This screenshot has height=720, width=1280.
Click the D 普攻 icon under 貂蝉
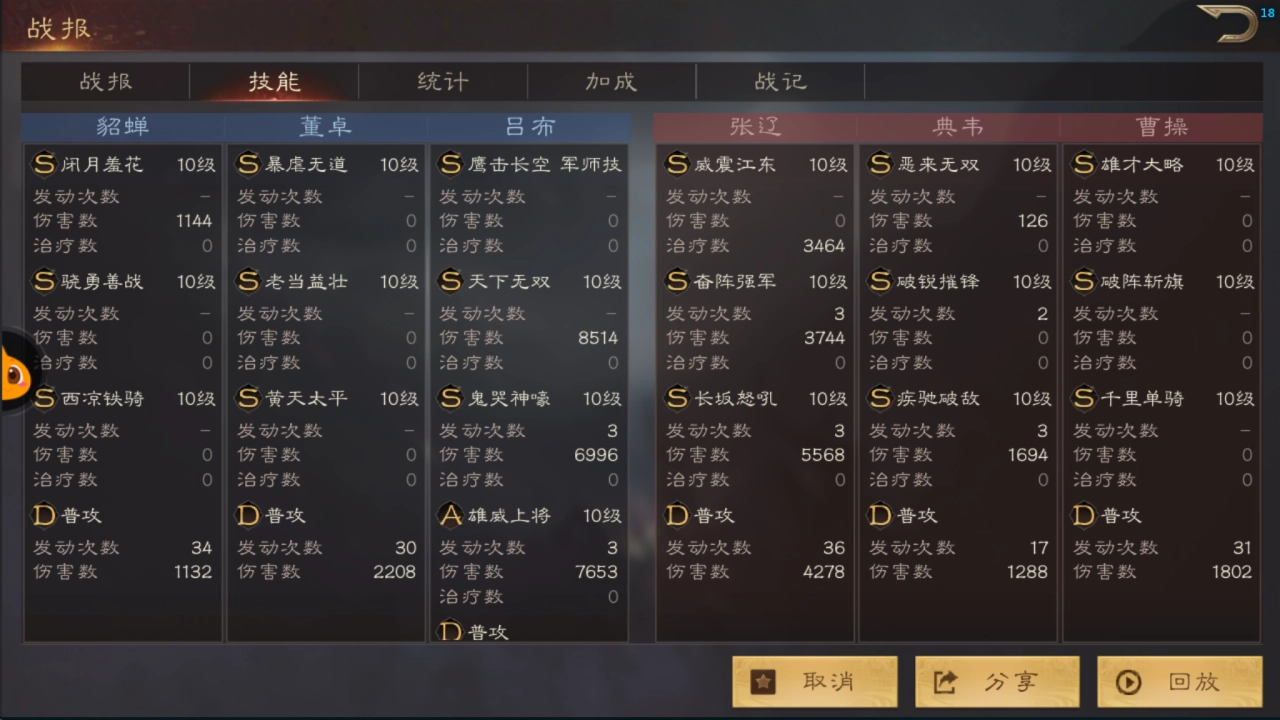44,515
